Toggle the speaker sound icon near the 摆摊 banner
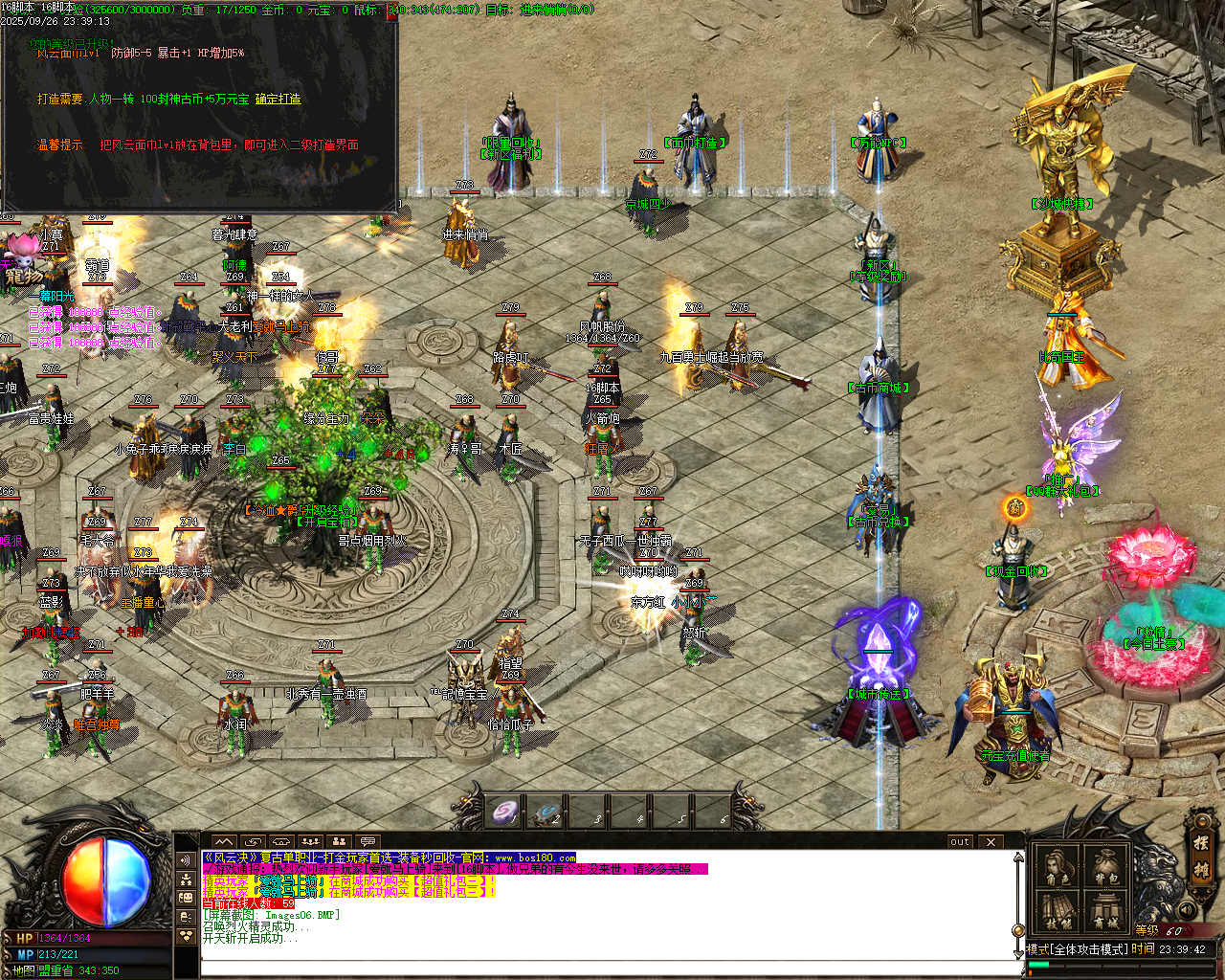 (x=1187, y=909)
